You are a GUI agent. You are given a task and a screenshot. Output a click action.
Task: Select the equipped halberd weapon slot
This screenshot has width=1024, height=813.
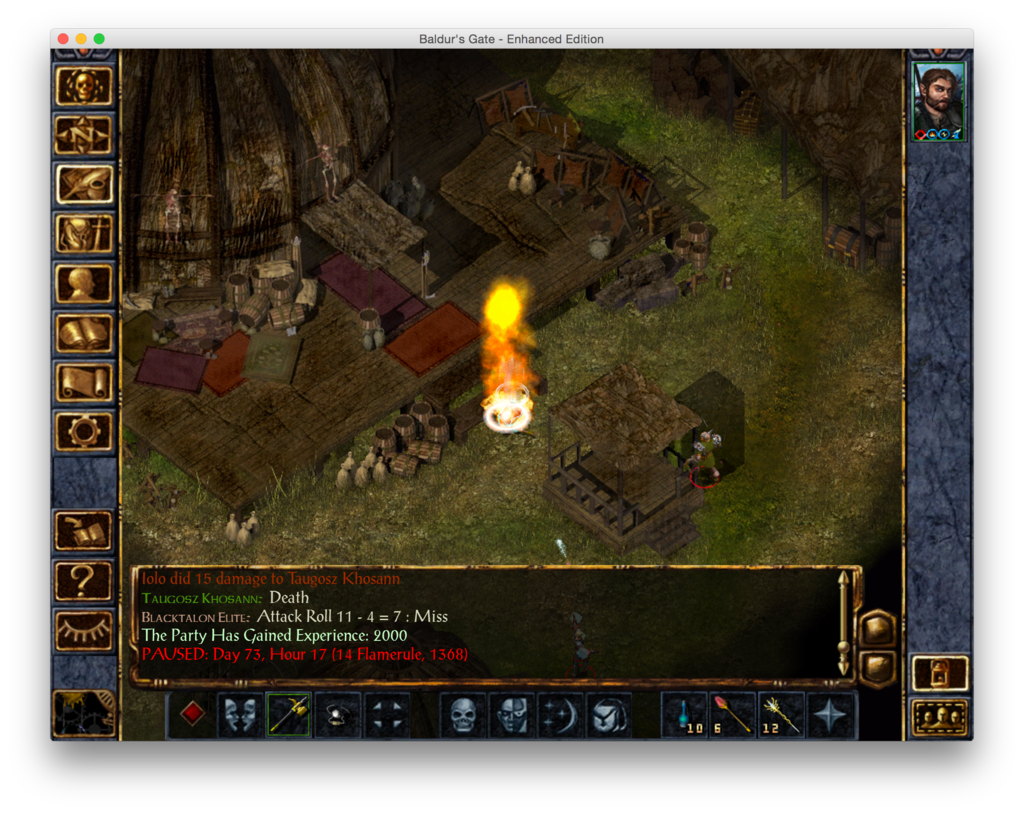pos(289,714)
